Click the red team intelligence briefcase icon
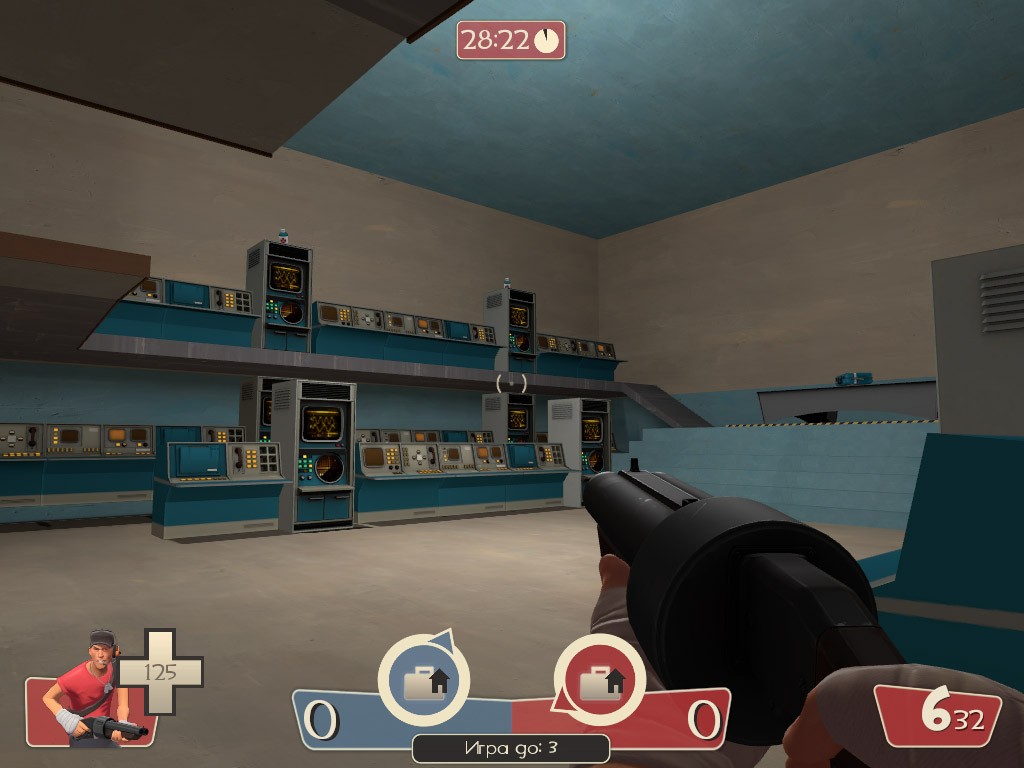The width and height of the screenshot is (1024, 768). [599, 681]
